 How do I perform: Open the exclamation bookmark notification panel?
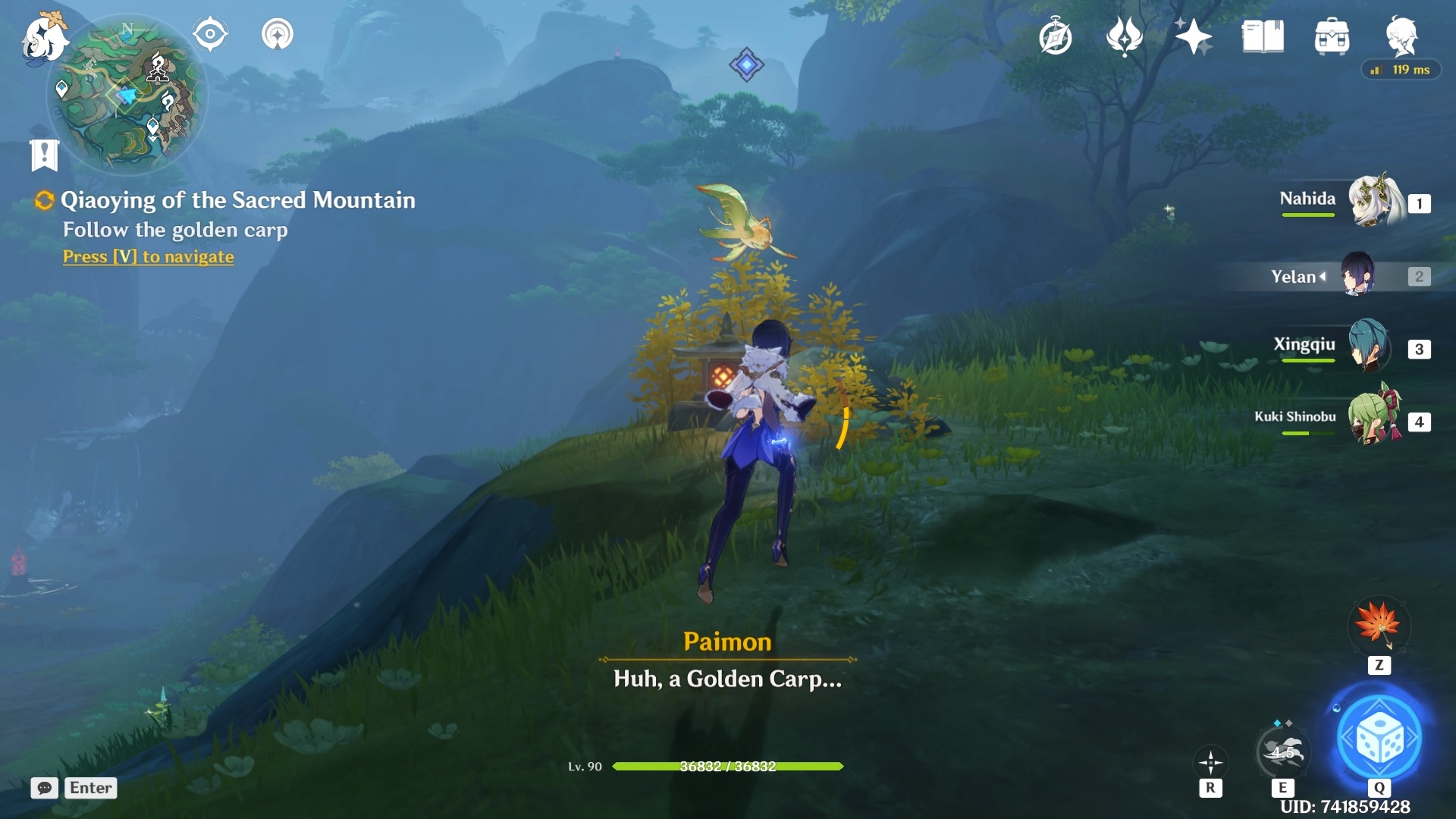point(45,155)
